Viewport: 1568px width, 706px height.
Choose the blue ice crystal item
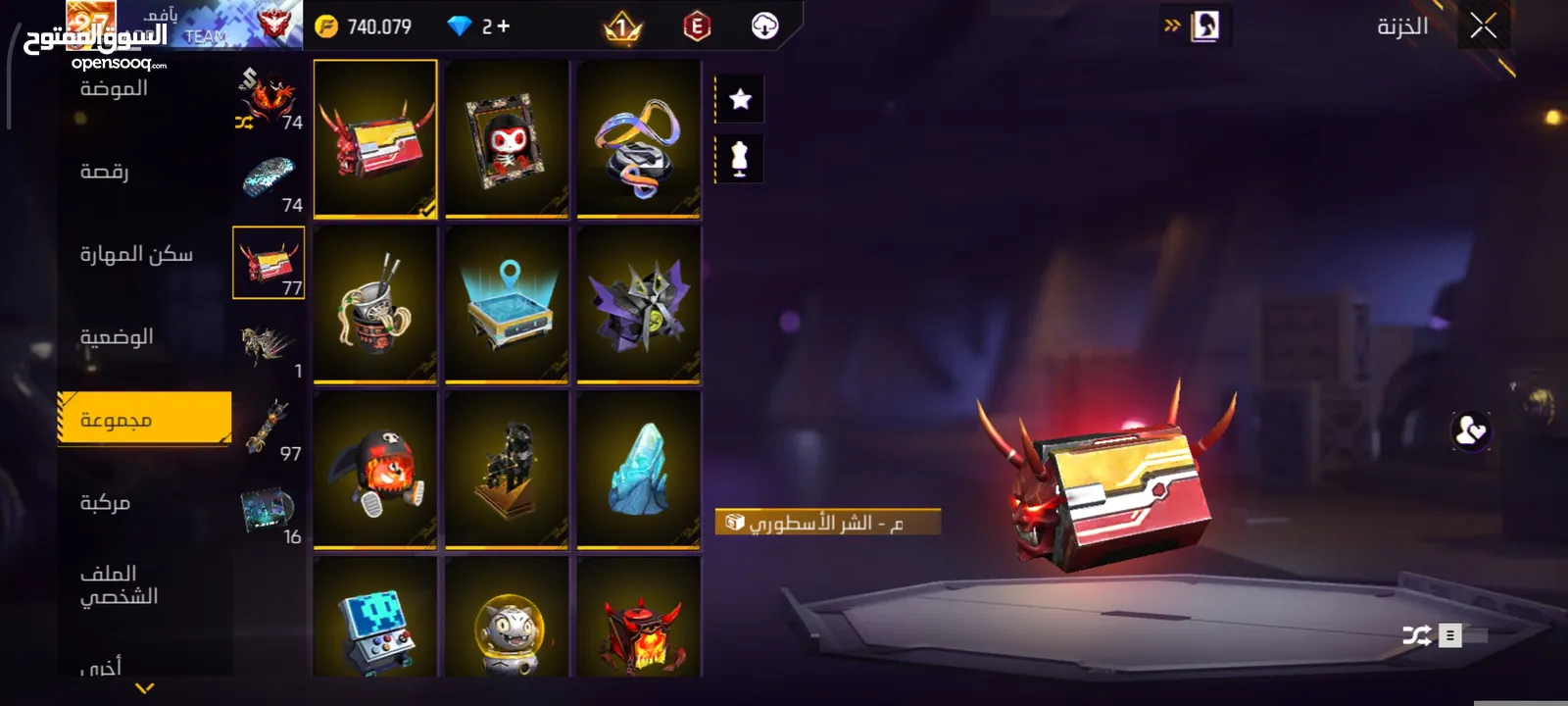[639, 469]
